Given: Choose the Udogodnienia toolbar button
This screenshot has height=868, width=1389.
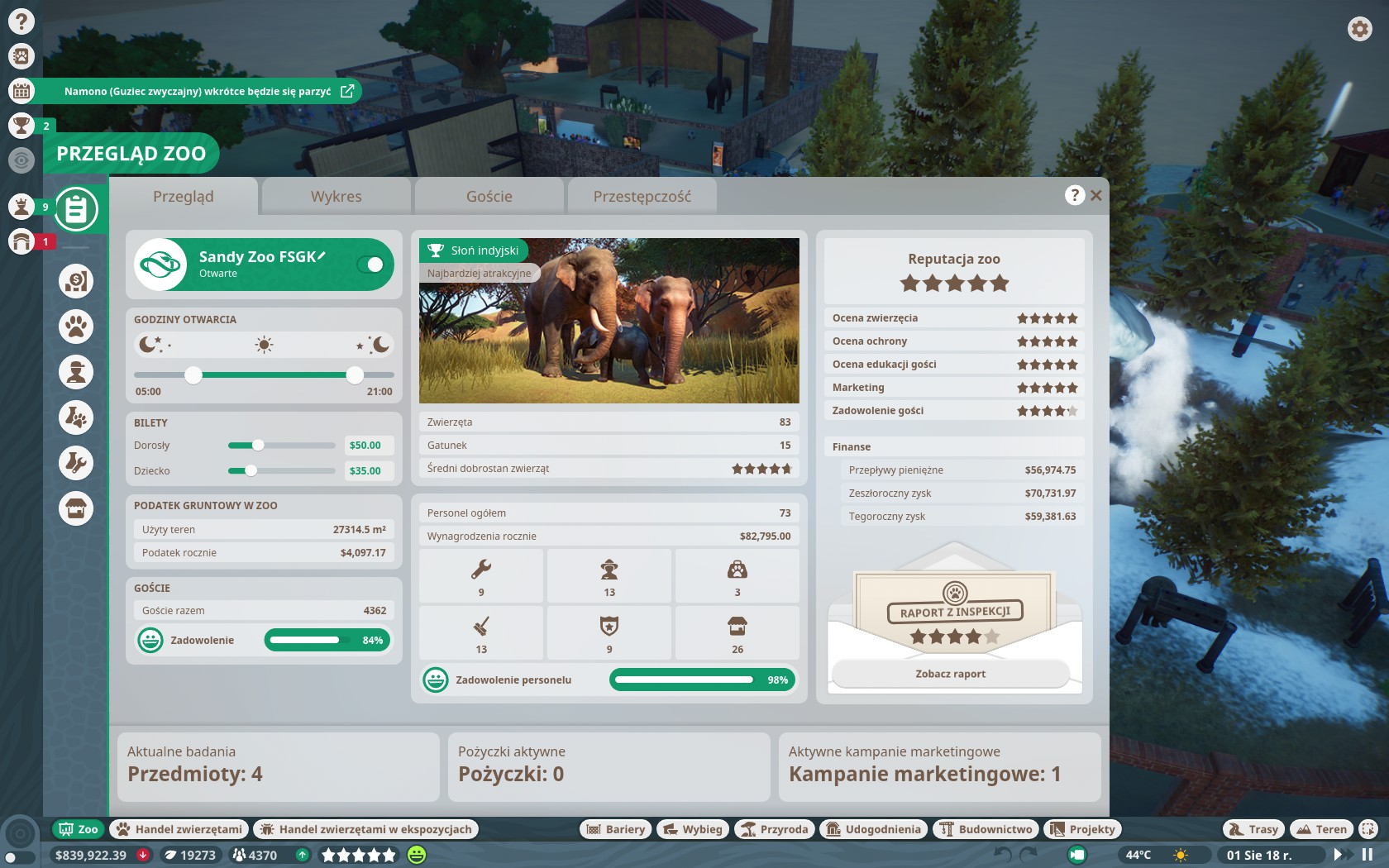Looking at the screenshot, I should click(x=873, y=829).
